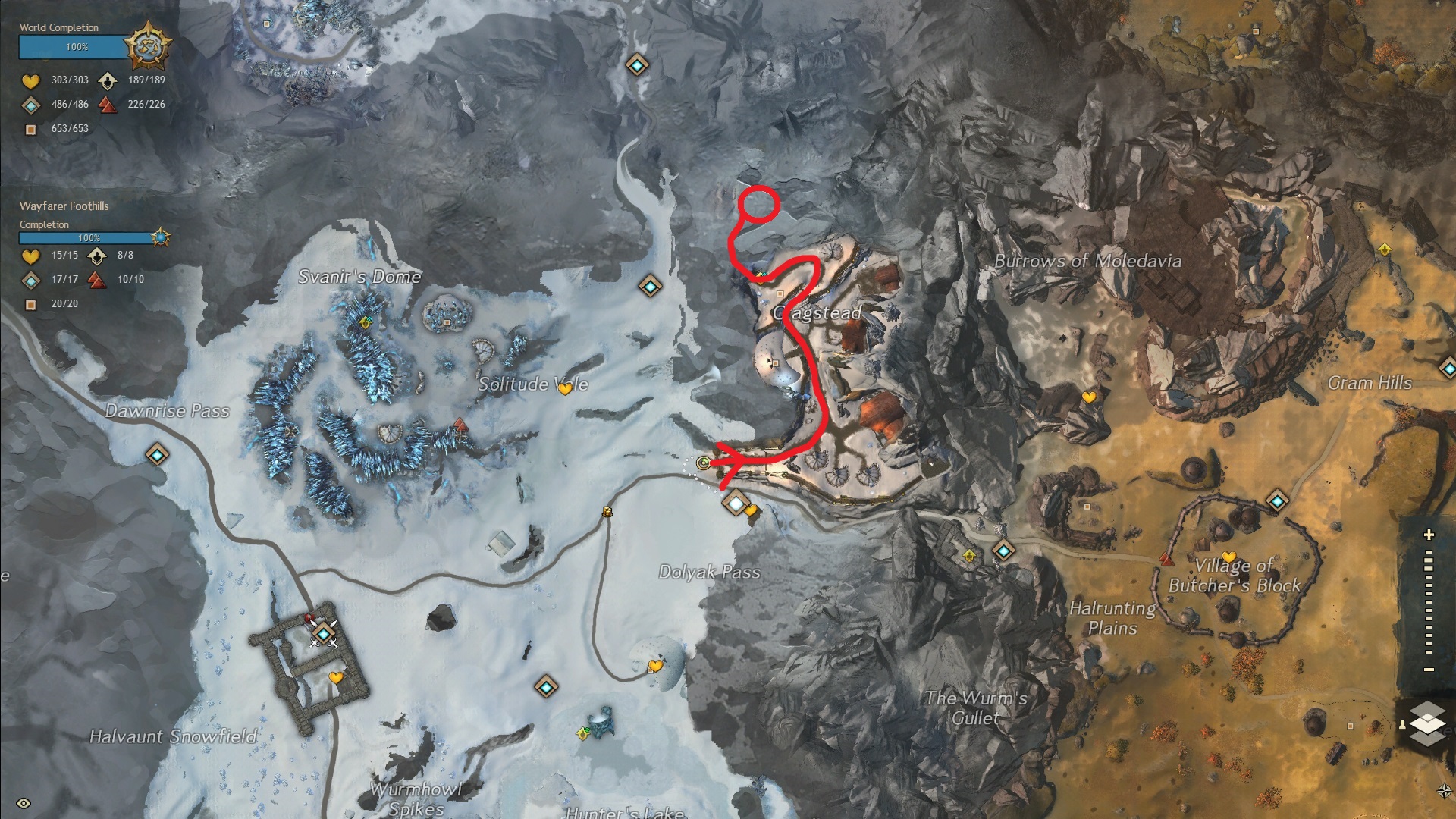The height and width of the screenshot is (819, 1456).
Task: Click the compass rose icon
Action: click(1445, 791)
